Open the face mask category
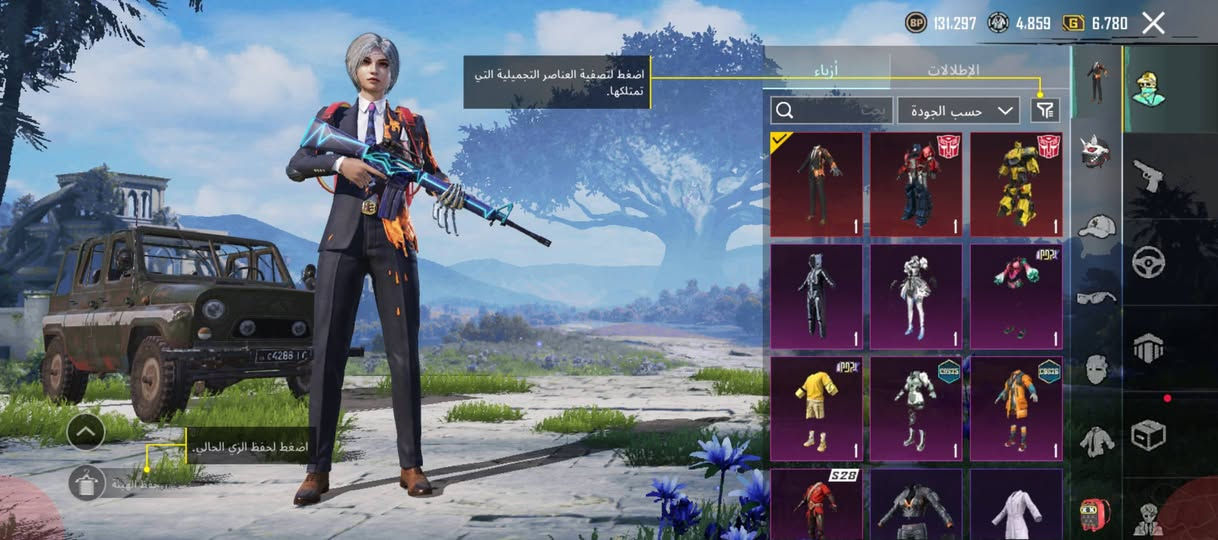 point(1097,368)
